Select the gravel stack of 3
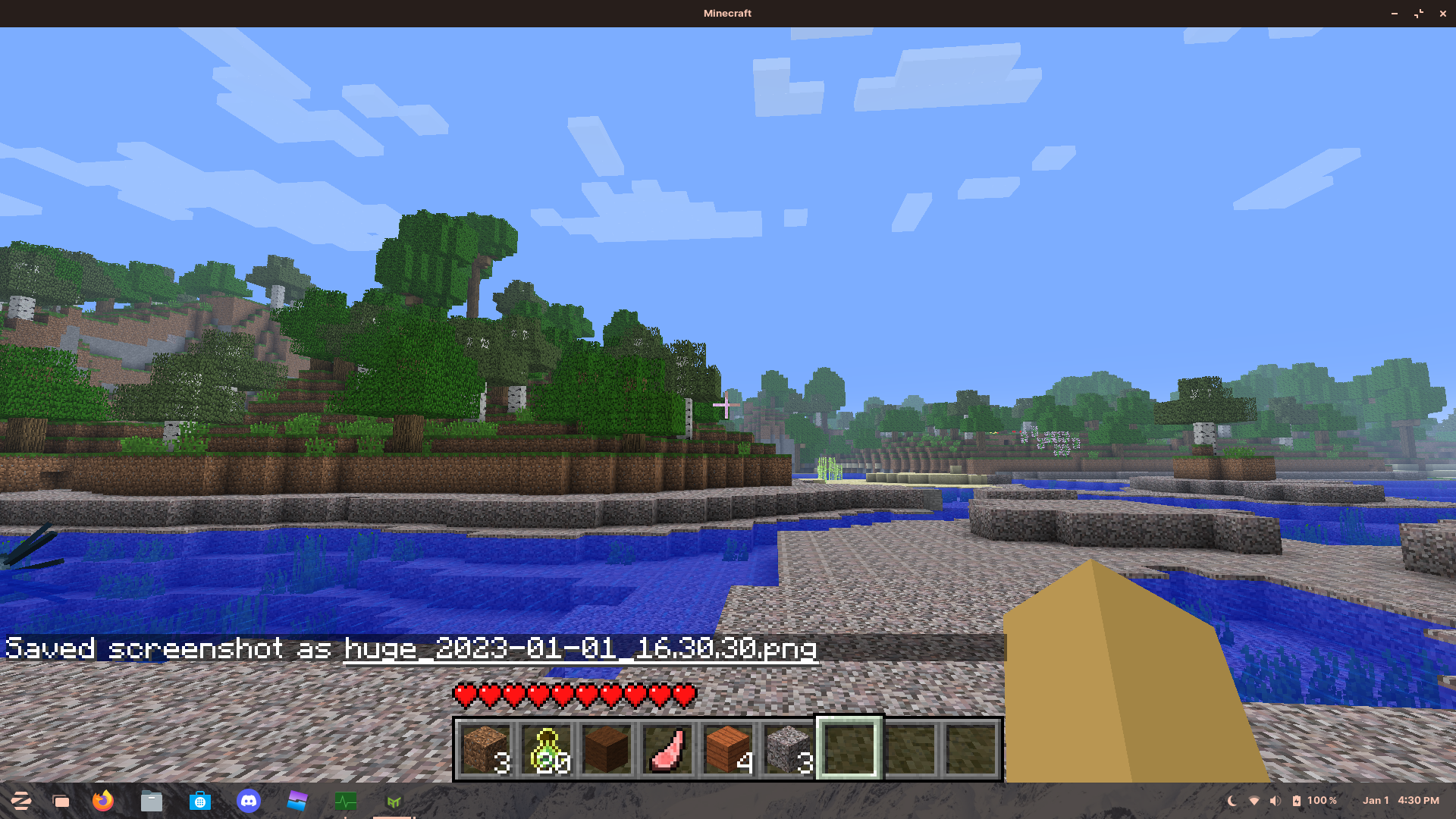 (x=786, y=747)
